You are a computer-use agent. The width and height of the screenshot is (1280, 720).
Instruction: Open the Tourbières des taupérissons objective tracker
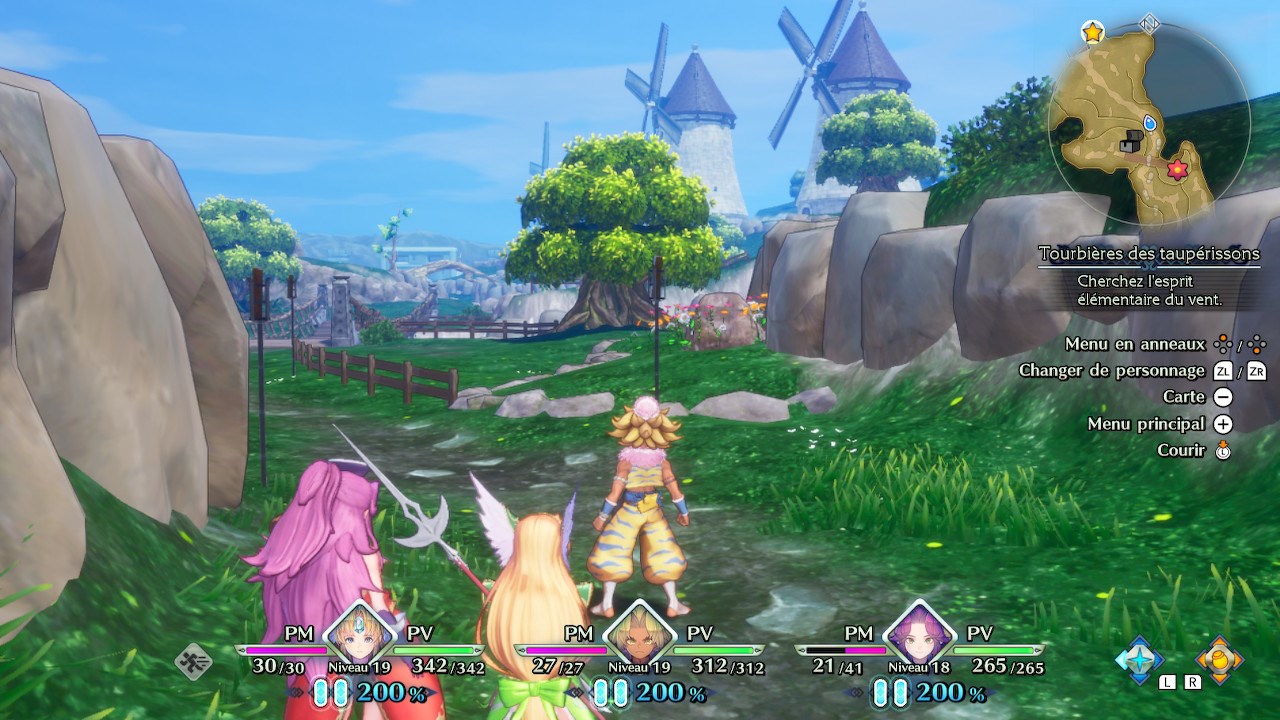point(1149,254)
